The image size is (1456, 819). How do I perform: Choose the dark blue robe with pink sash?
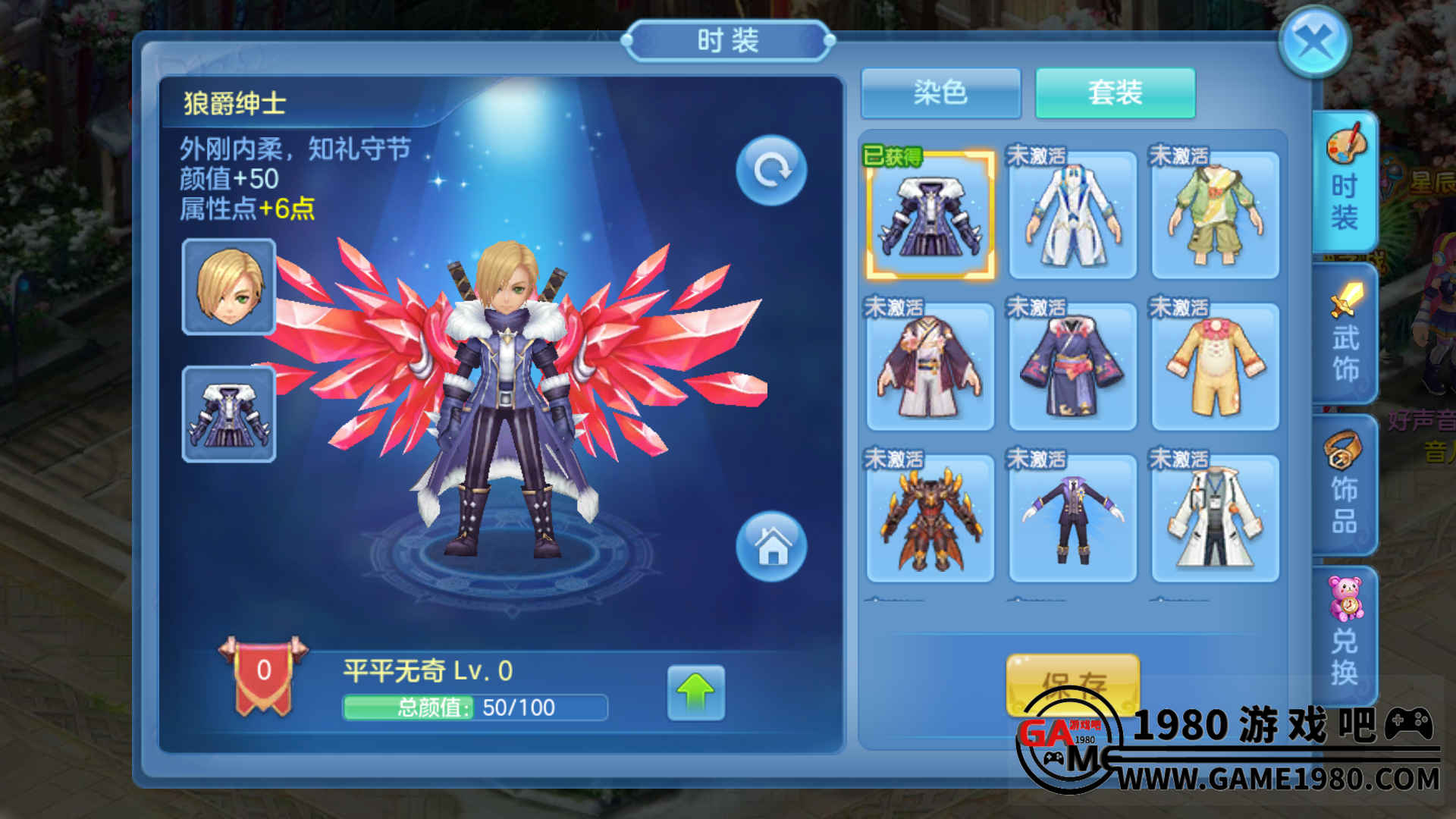(1072, 367)
